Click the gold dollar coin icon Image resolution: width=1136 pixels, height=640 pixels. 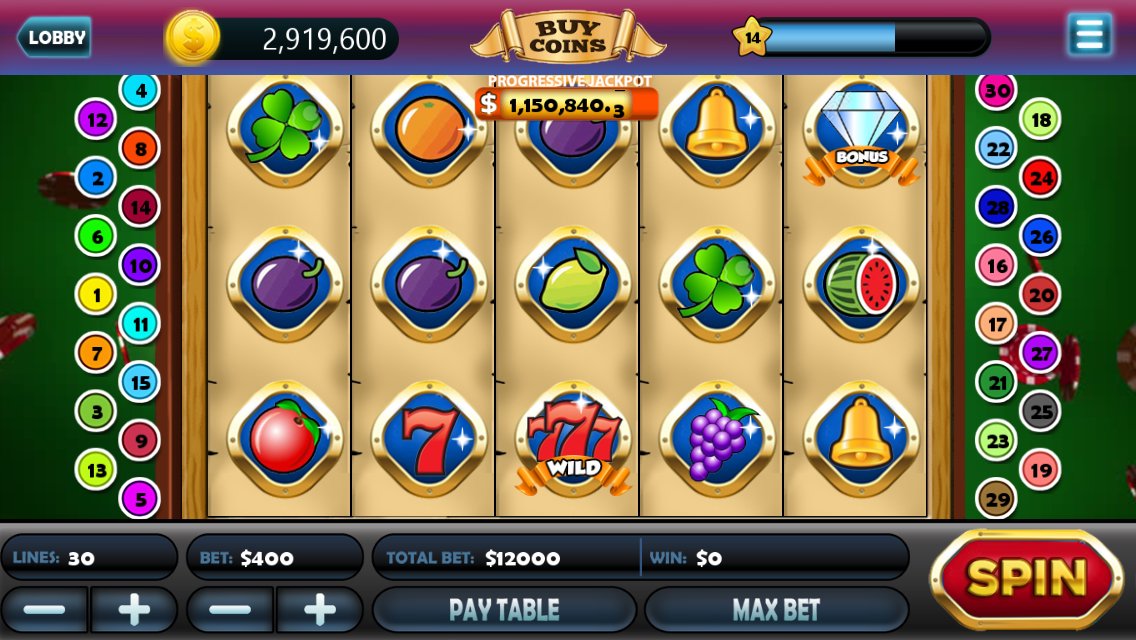point(192,38)
